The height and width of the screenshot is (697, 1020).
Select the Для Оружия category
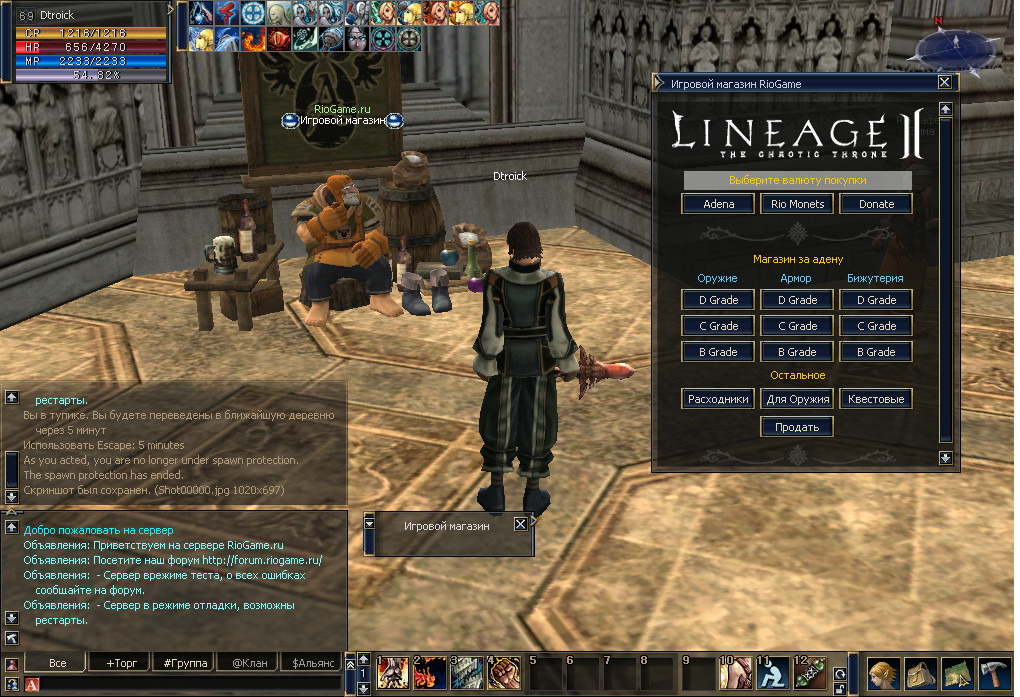[797, 399]
